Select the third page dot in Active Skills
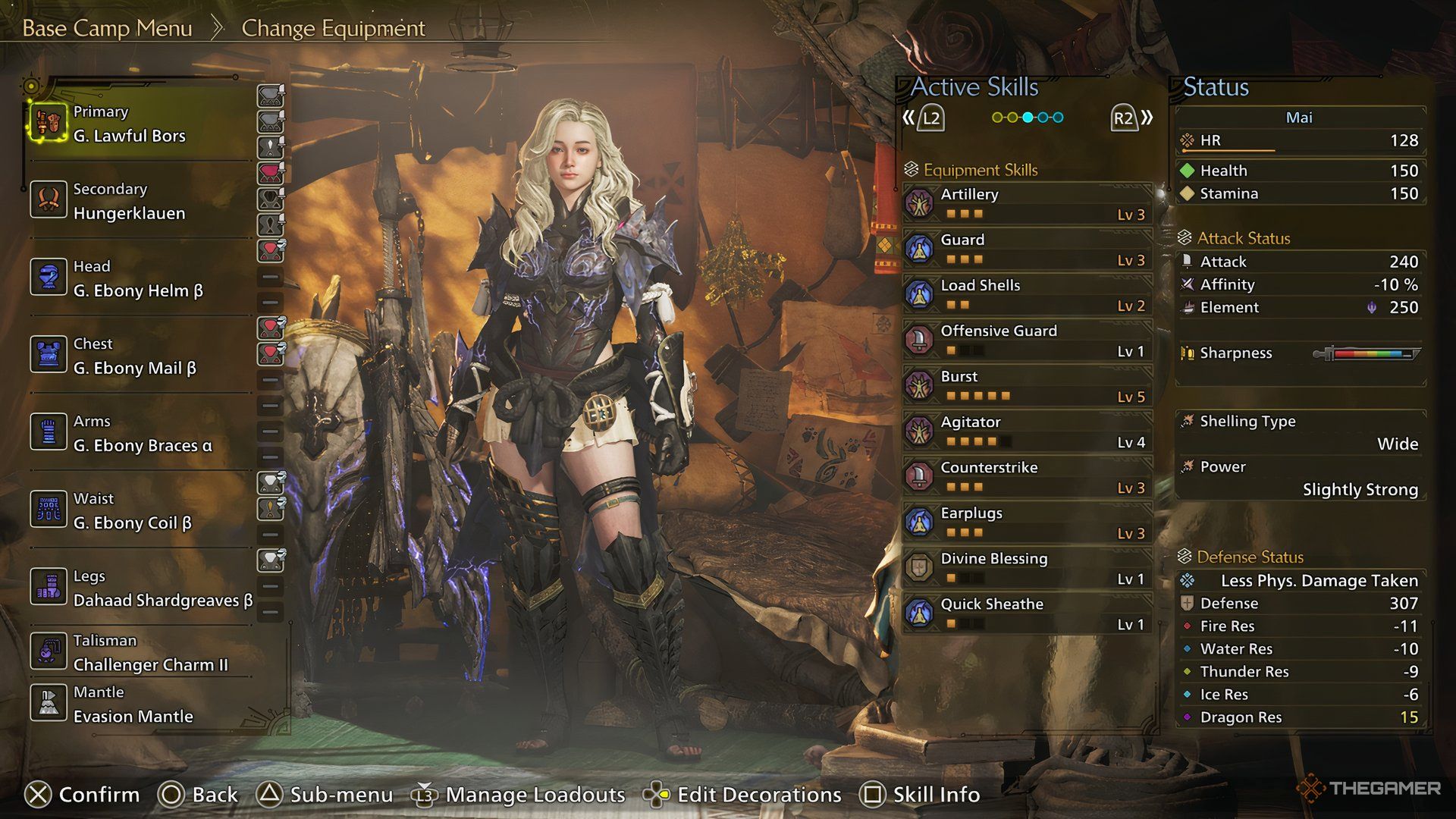Viewport: 1456px width, 819px height. (x=1028, y=118)
